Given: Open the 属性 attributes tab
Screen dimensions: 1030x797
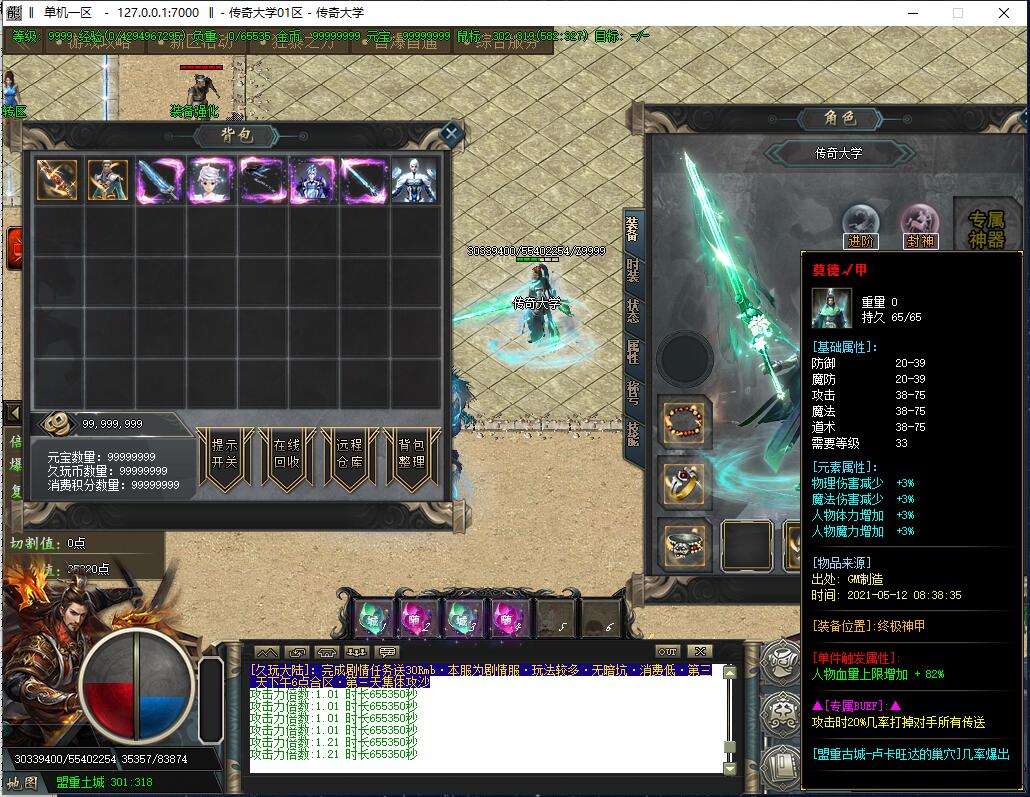Looking at the screenshot, I should click(x=633, y=352).
